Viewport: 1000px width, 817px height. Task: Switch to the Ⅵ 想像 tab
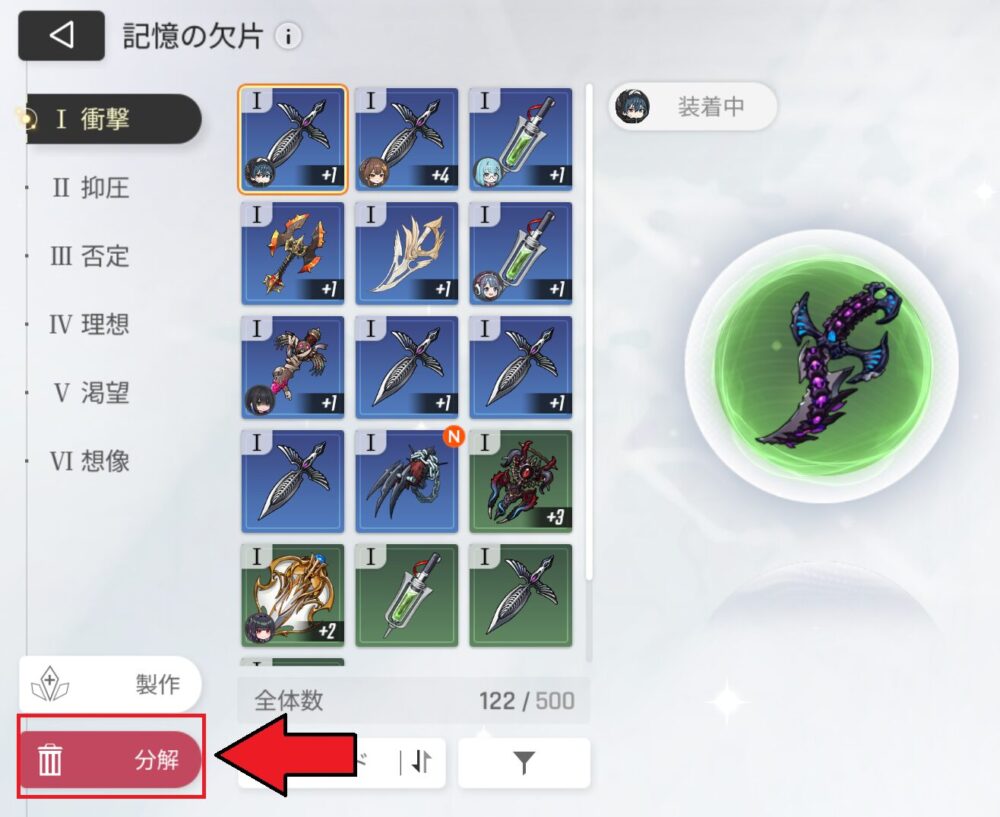pyautogui.click(x=90, y=461)
